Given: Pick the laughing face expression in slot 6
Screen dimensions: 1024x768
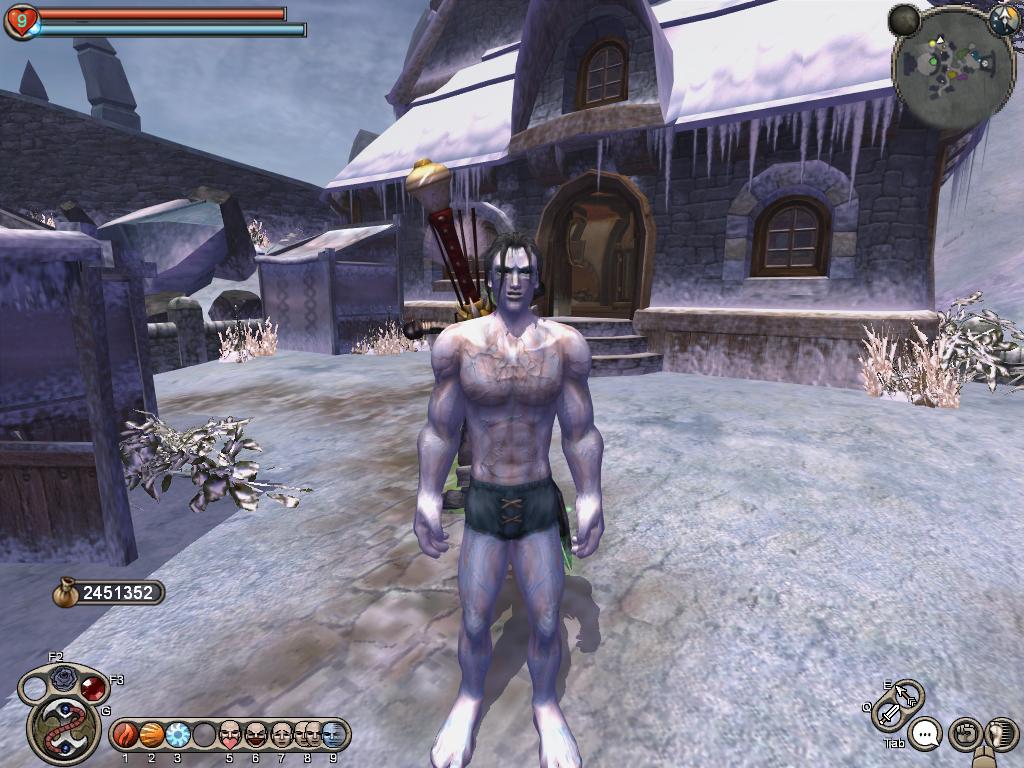Looking at the screenshot, I should (256, 735).
